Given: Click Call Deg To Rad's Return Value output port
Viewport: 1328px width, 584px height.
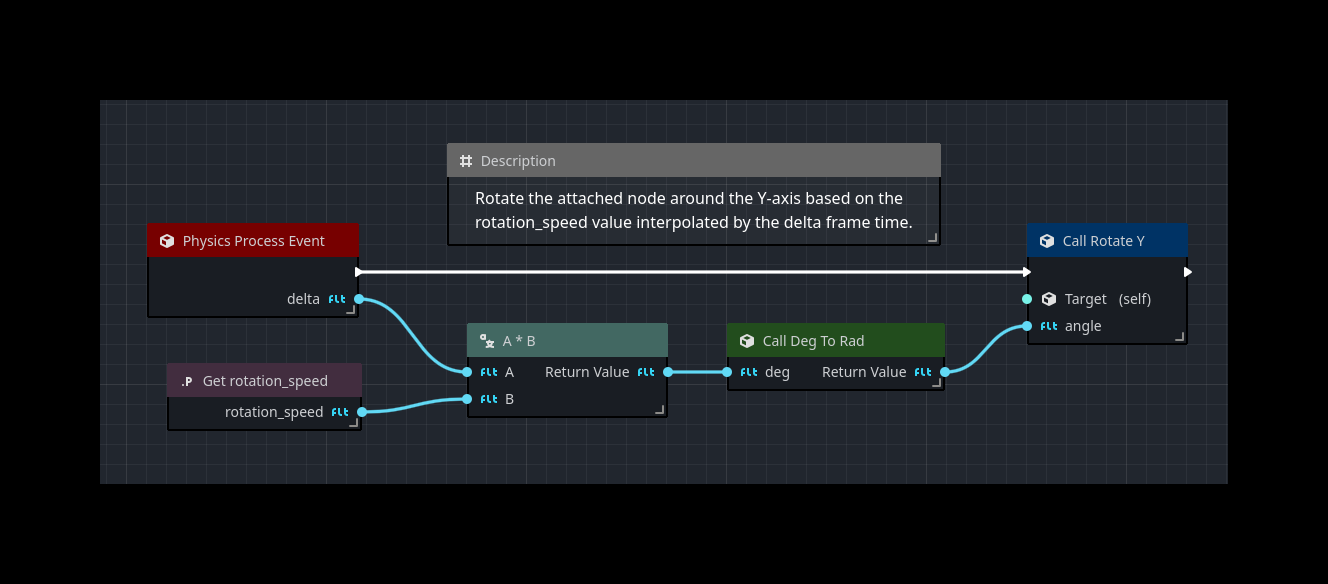Looking at the screenshot, I should (x=945, y=372).
